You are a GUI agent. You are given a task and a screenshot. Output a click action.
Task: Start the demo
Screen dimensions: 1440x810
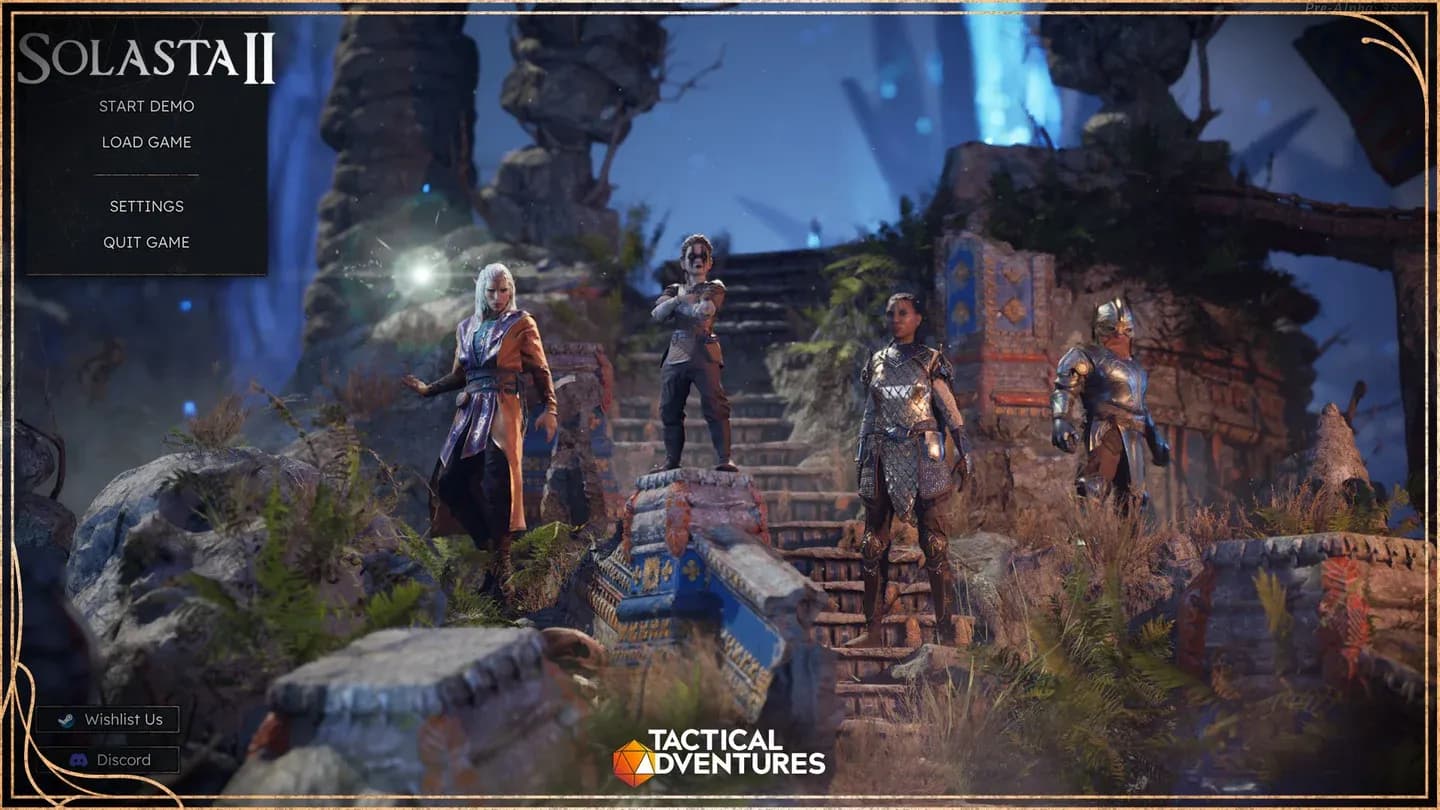(146, 106)
